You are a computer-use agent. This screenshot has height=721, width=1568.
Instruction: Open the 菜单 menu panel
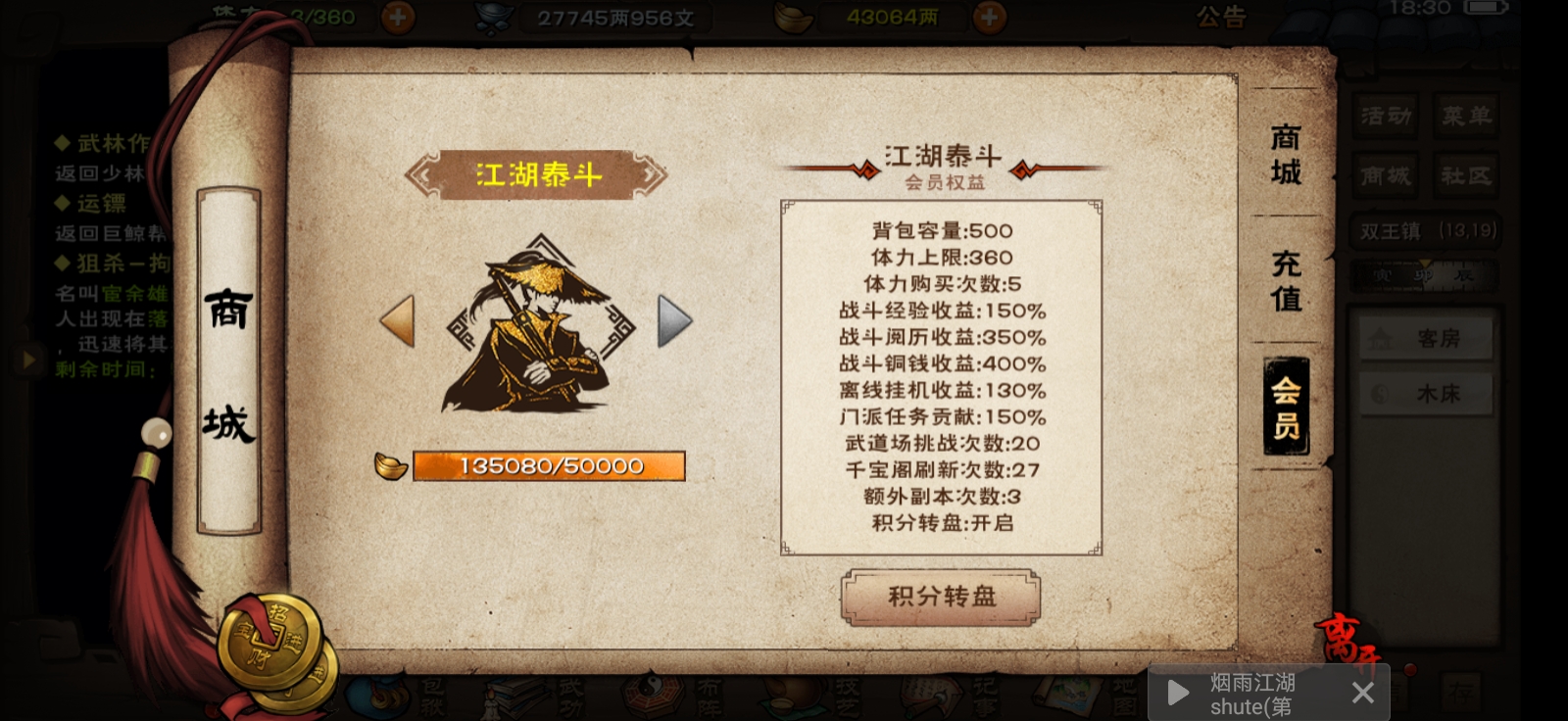click(1466, 116)
